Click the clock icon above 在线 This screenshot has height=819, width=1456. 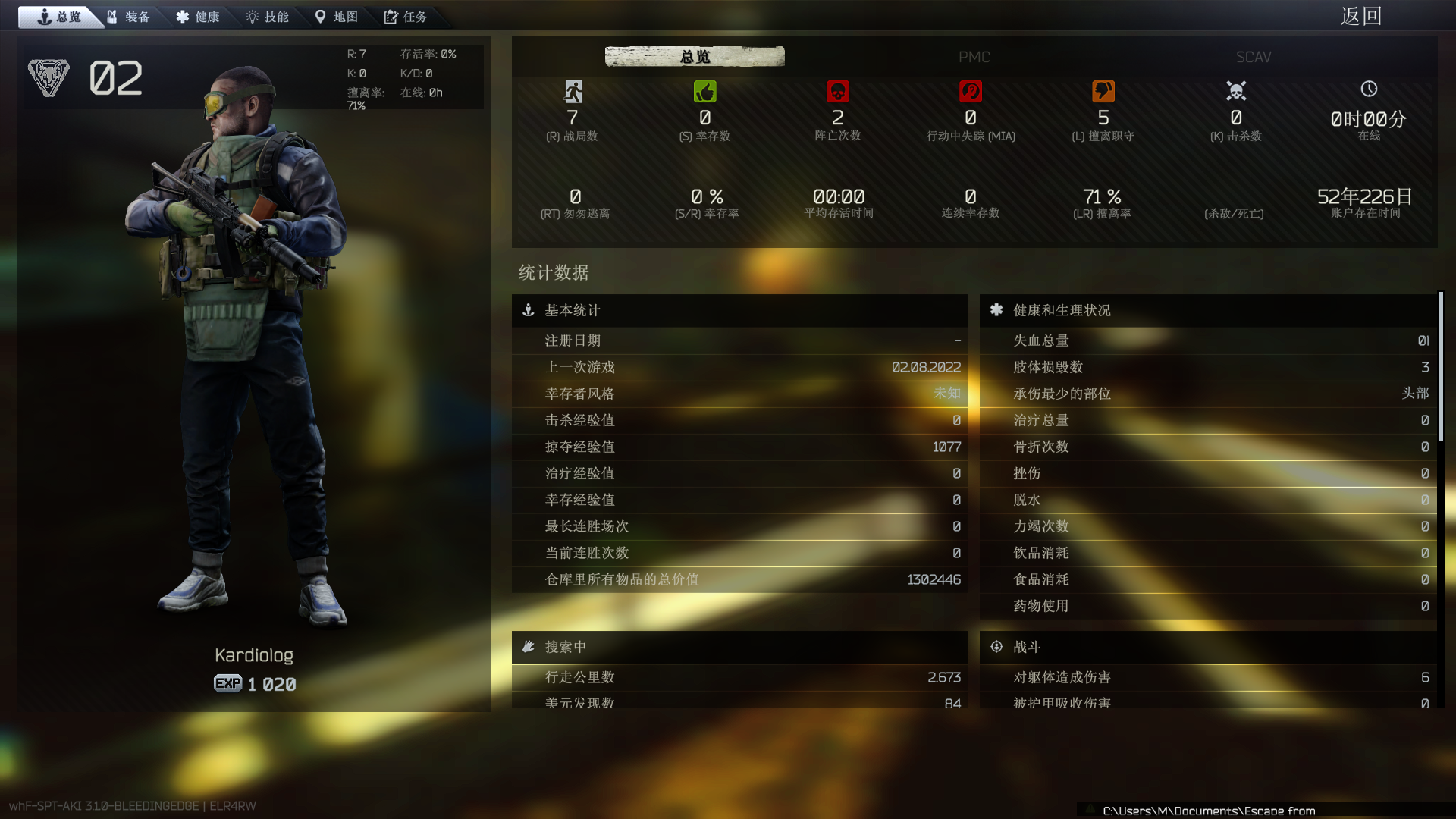tap(1369, 89)
